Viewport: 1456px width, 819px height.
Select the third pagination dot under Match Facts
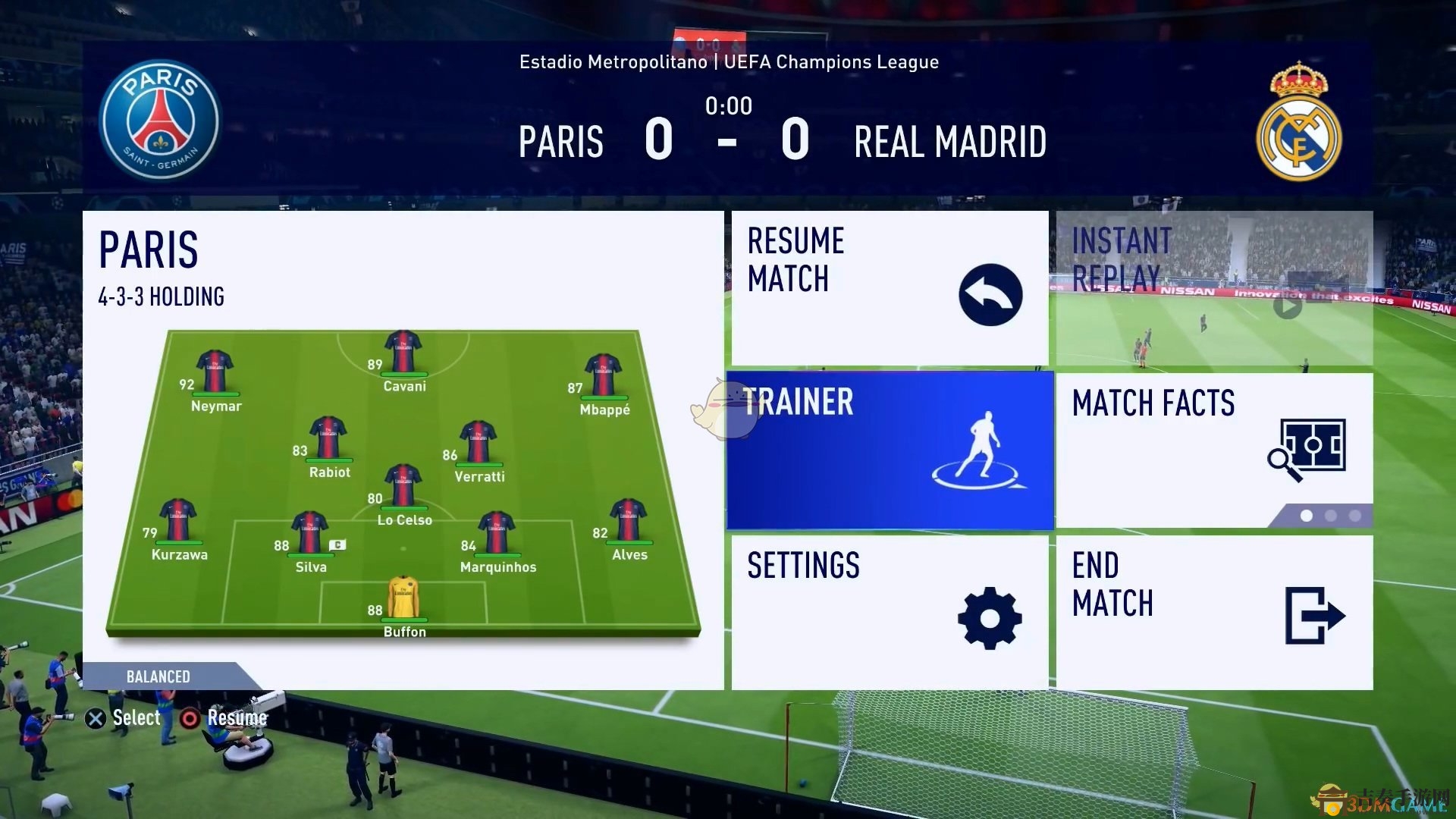point(1356,515)
